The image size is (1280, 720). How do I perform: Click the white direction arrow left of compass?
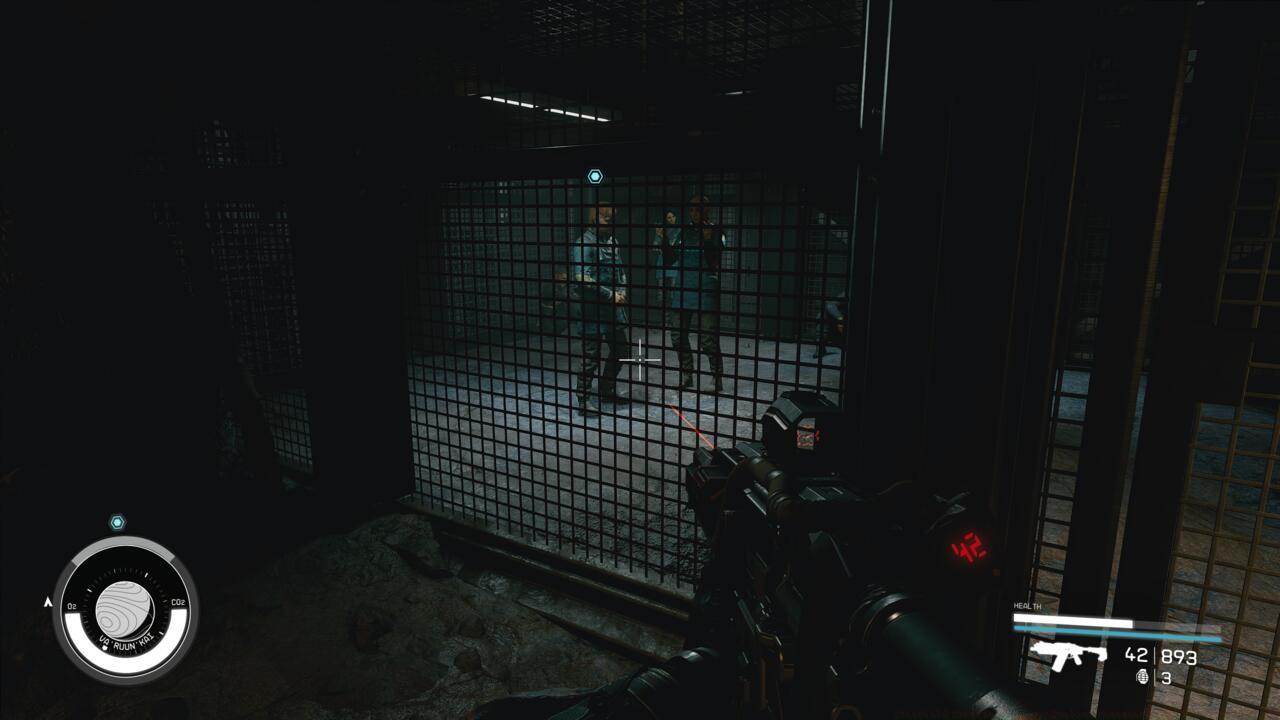coord(48,601)
